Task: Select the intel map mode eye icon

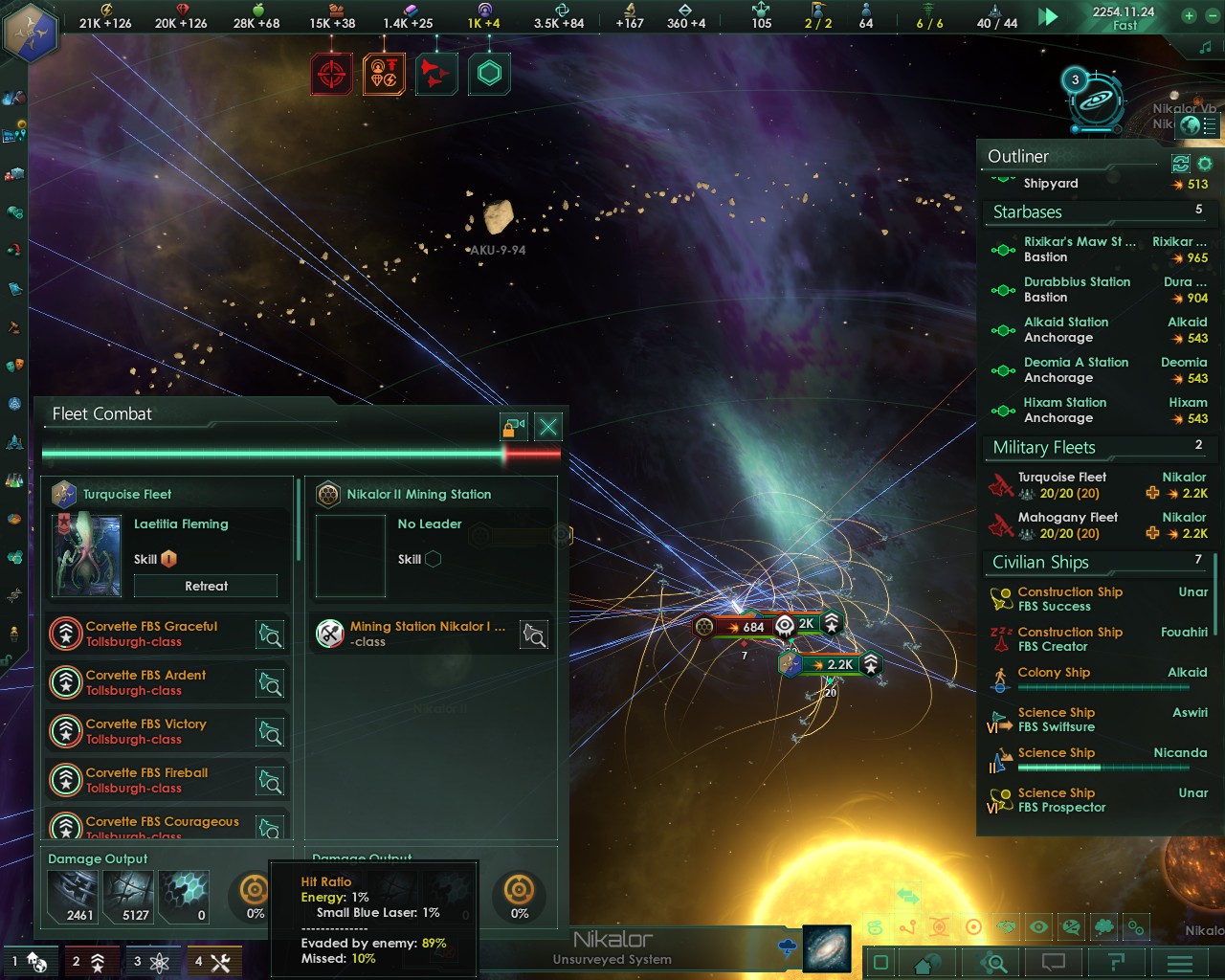Action: pos(1039,926)
